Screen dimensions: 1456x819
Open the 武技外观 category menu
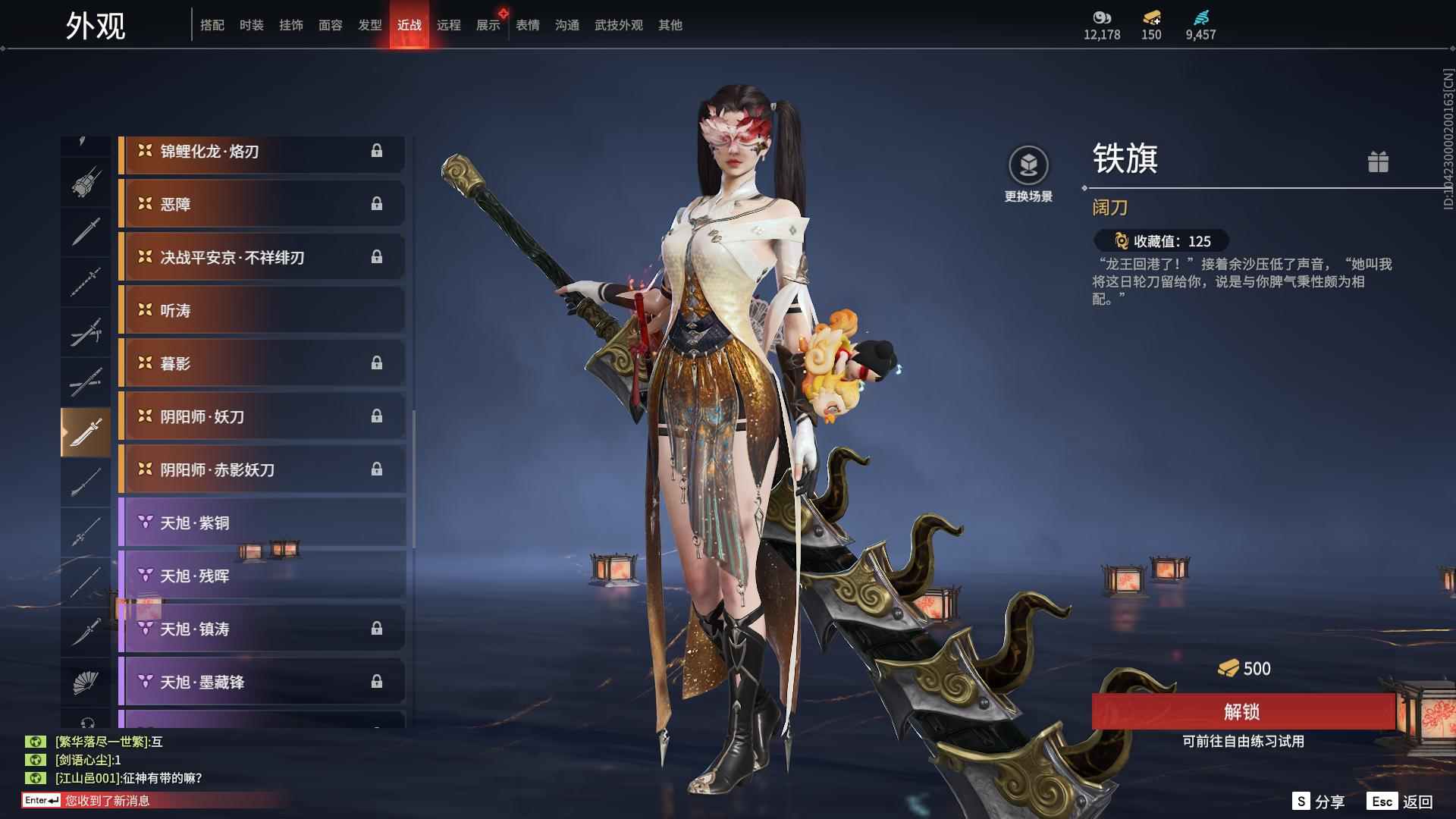pyautogui.click(x=617, y=24)
